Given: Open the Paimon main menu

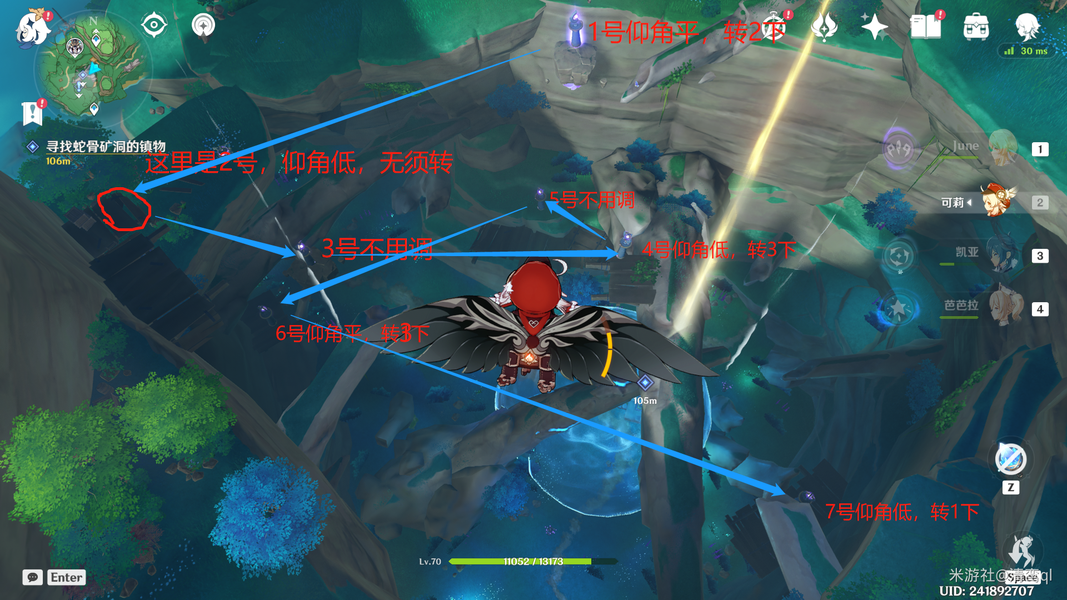Looking at the screenshot, I should [31, 29].
